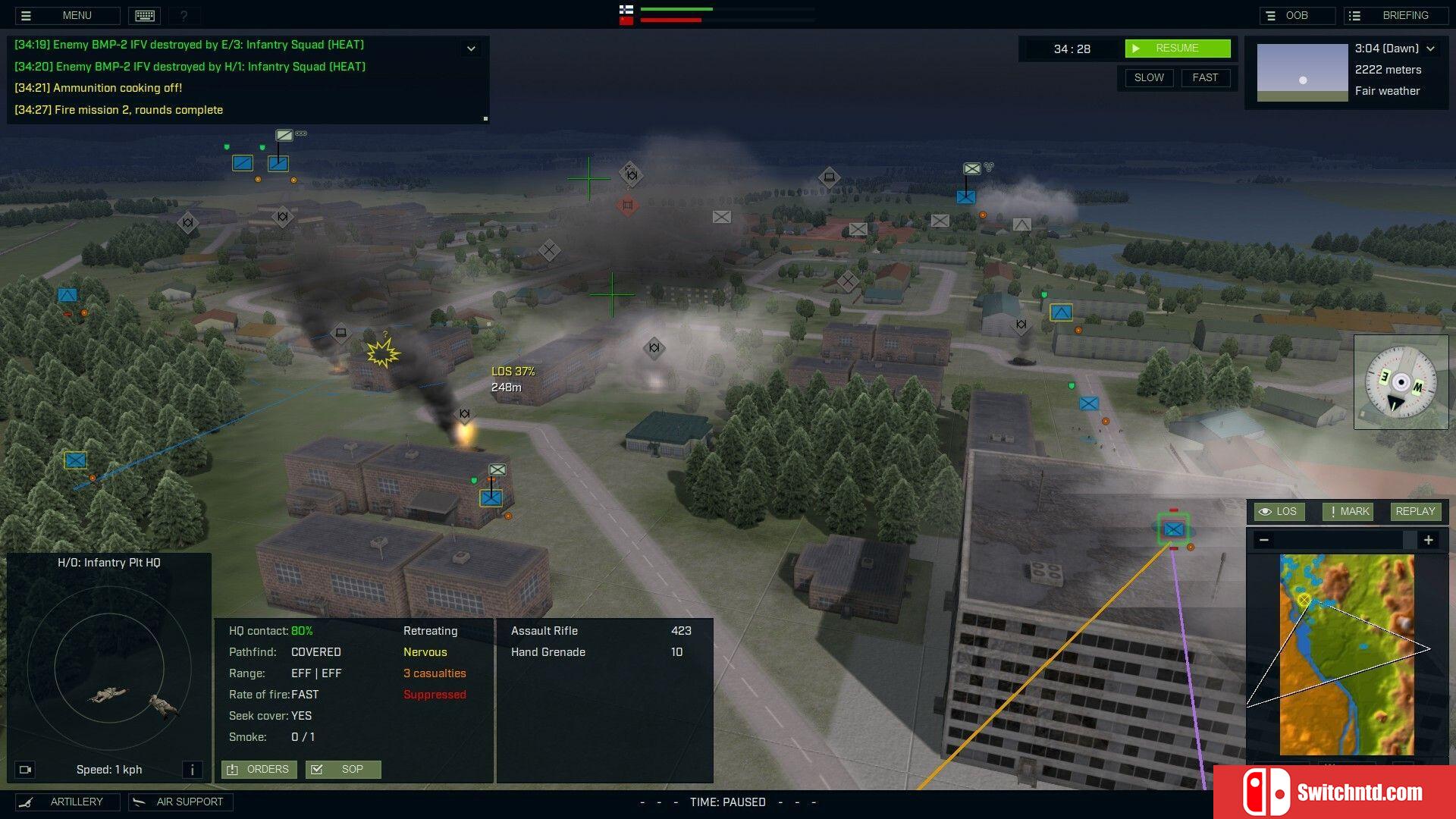Viewport: 1456px width, 819px height.
Task: Zoom in the minimap with plus
Action: pos(1428,540)
